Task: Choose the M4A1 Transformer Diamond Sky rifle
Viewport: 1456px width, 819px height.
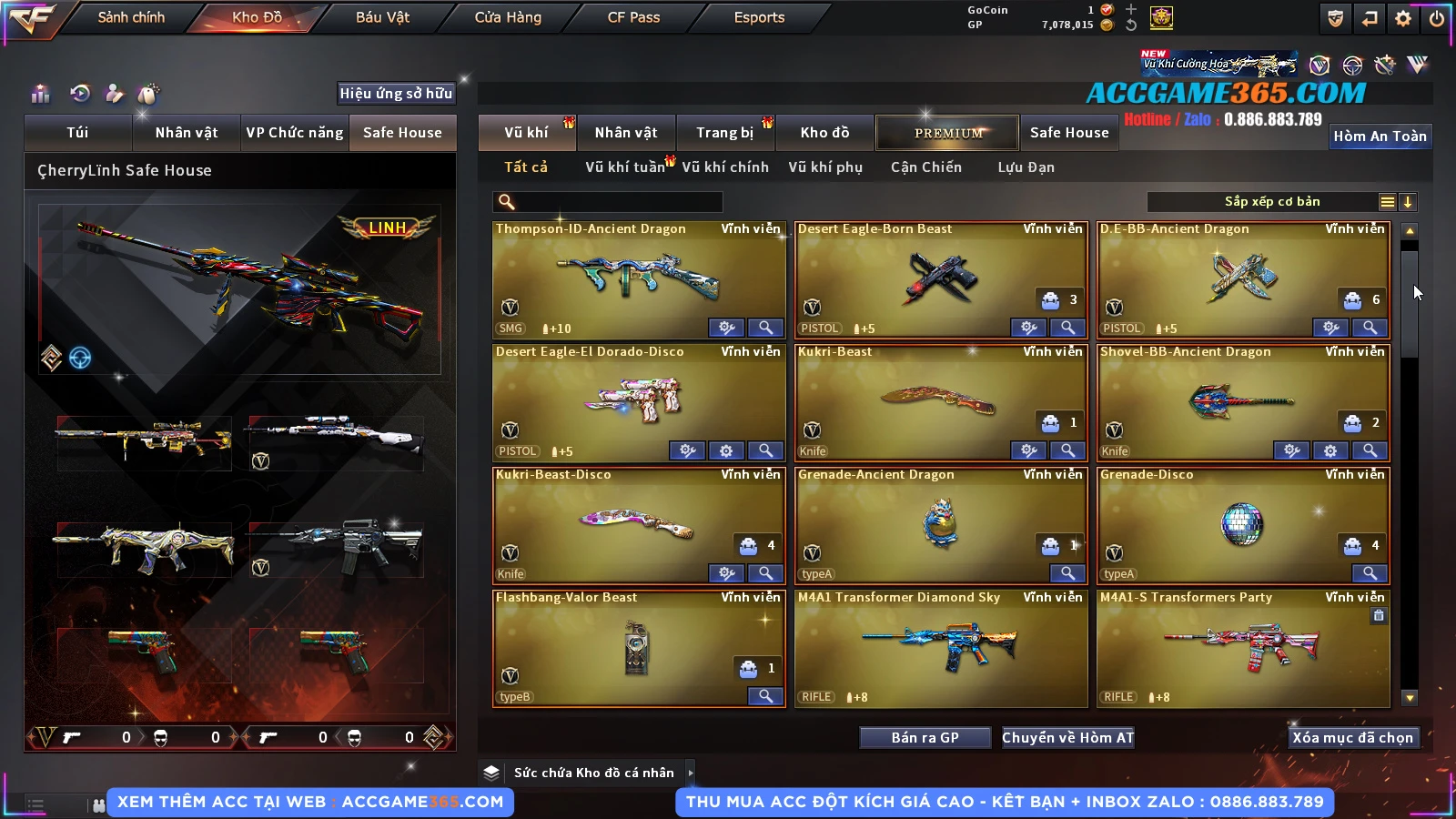Action: pyautogui.click(x=941, y=648)
